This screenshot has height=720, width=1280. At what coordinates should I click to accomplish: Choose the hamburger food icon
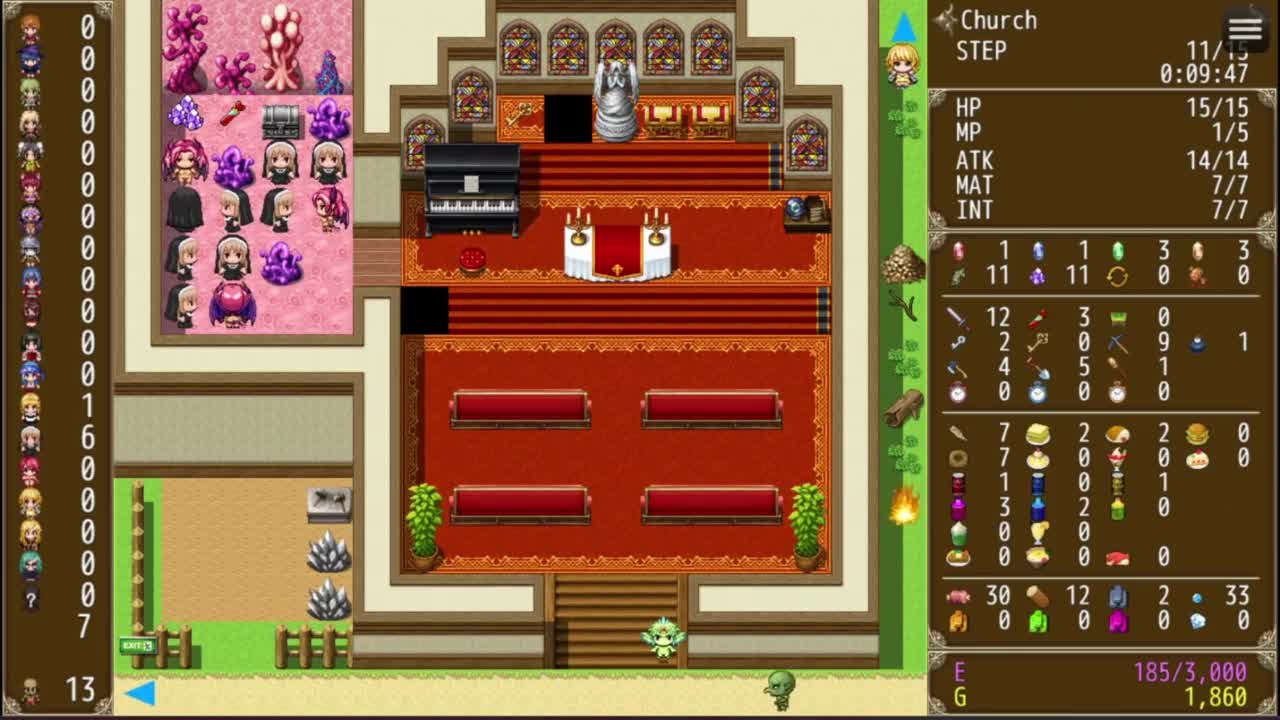pos(1197,433)
